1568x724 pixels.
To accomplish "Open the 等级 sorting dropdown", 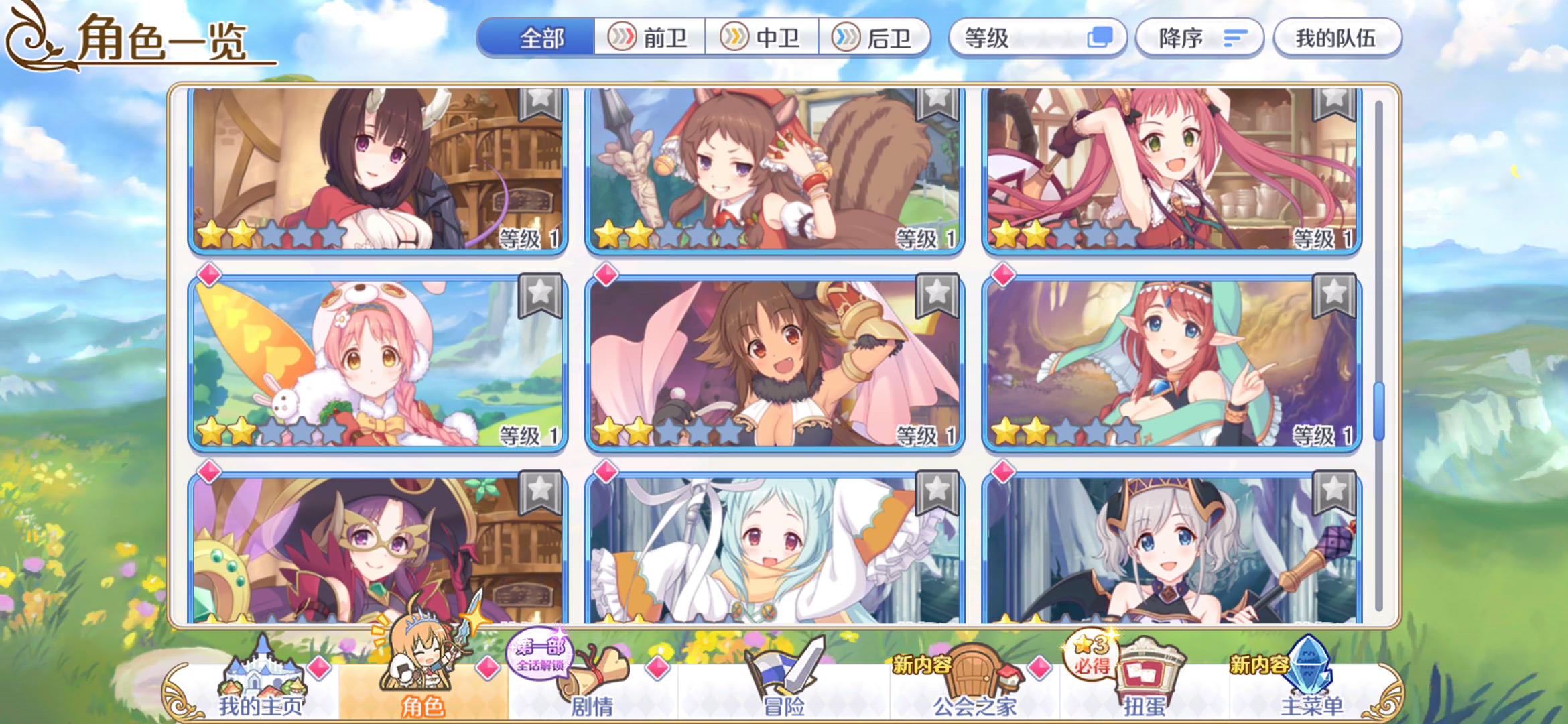I will (1025, 38).
